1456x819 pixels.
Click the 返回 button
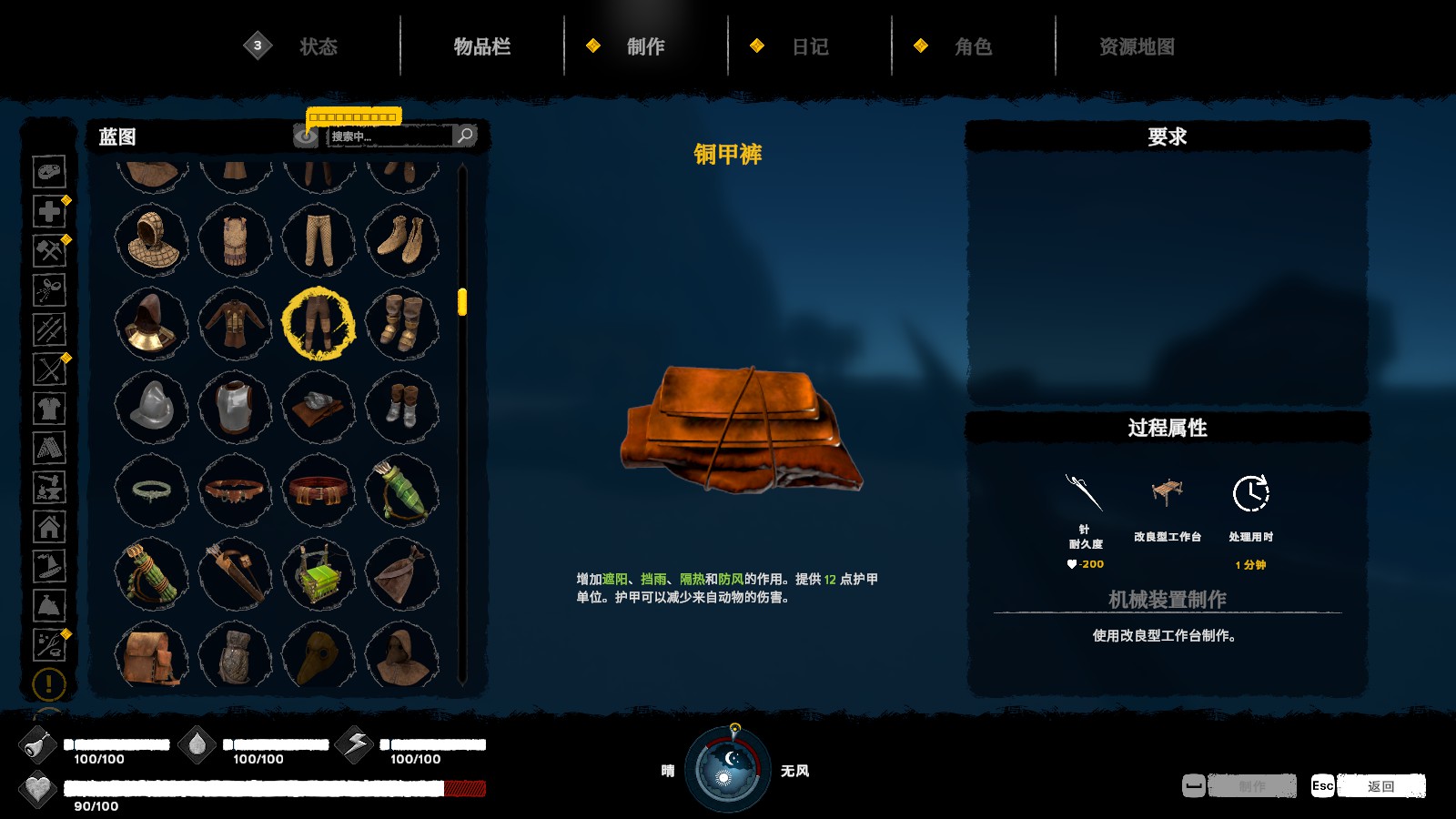tap(1380, 786)
